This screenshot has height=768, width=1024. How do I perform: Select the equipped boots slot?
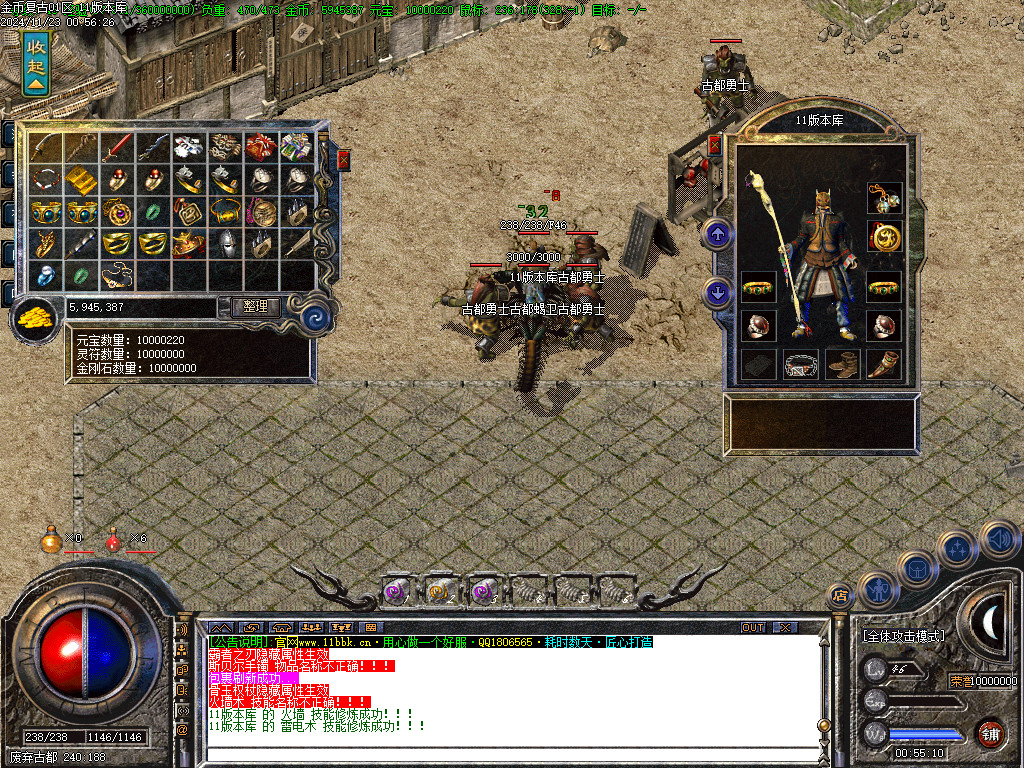pyautogui.click(x=842, y=364)
